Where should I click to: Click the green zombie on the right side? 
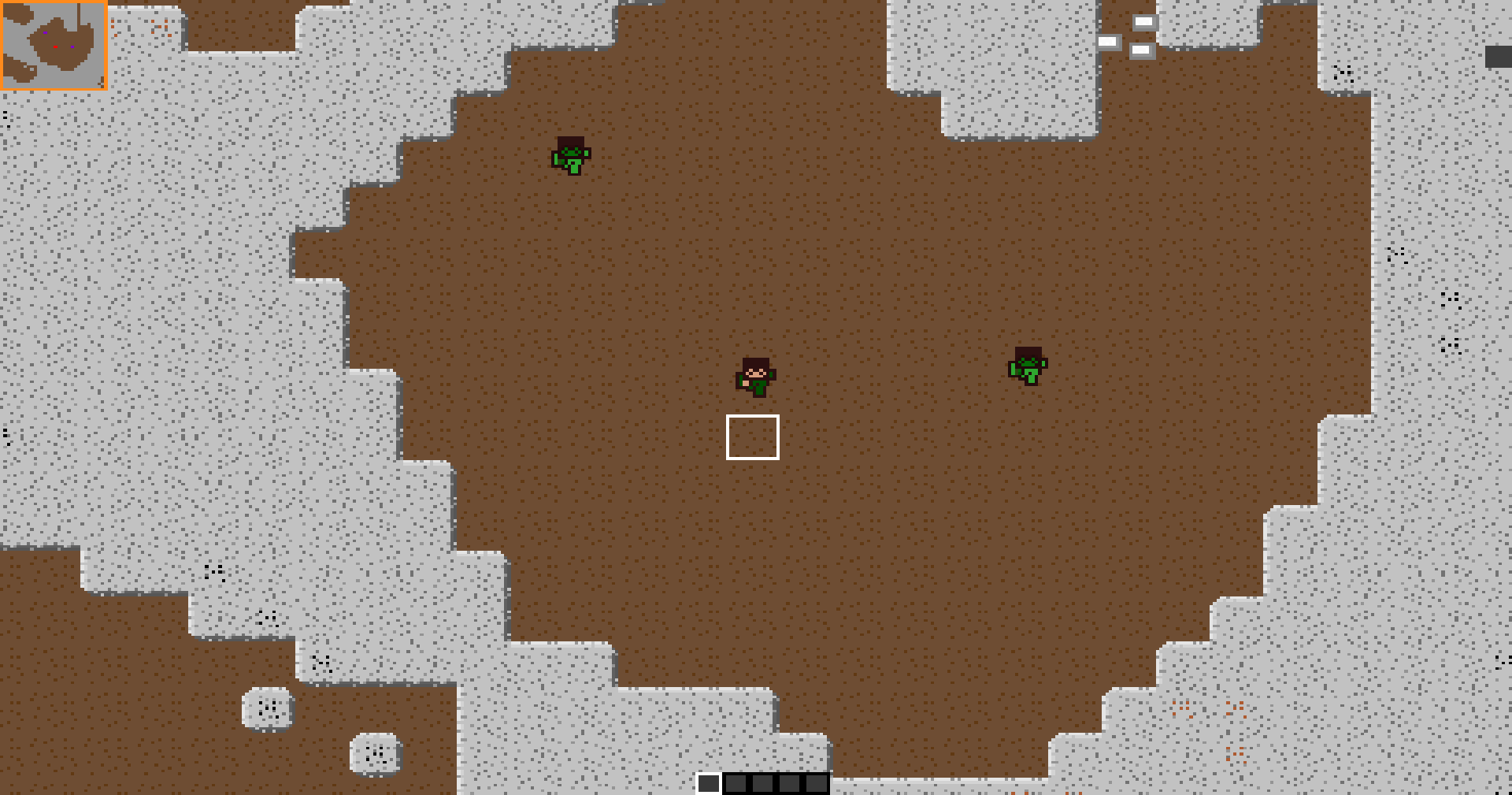point(1028,366)
